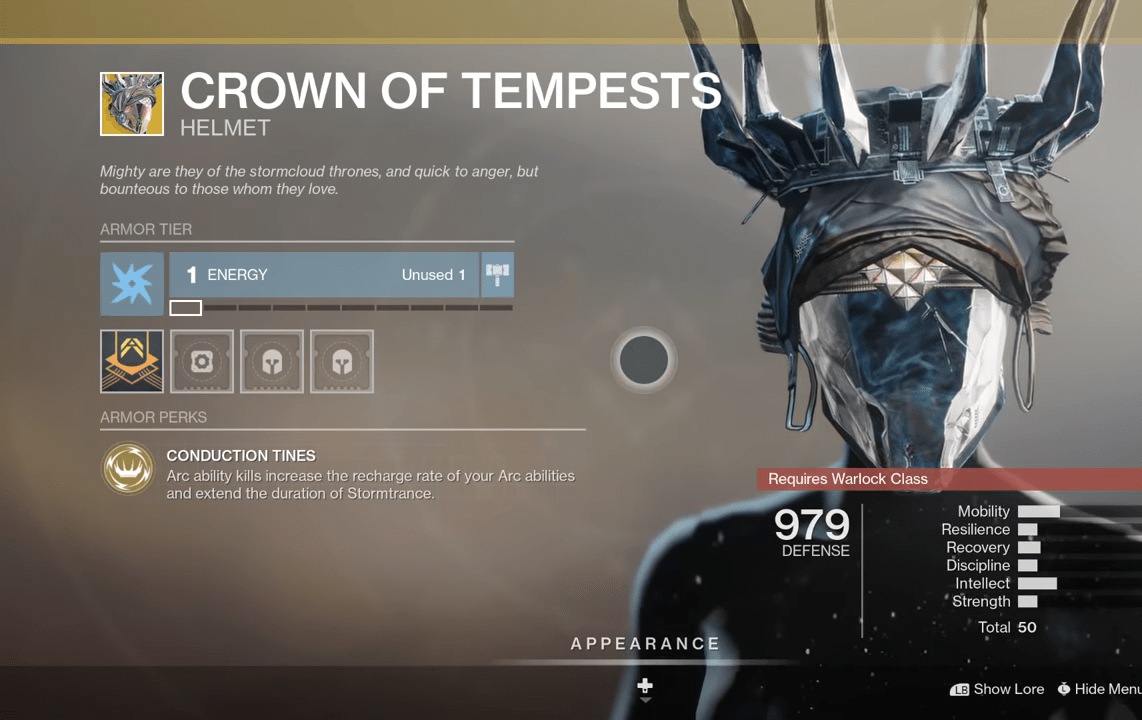
Task: Select the Crown of Tempests item icon
Action: [132, 104]
